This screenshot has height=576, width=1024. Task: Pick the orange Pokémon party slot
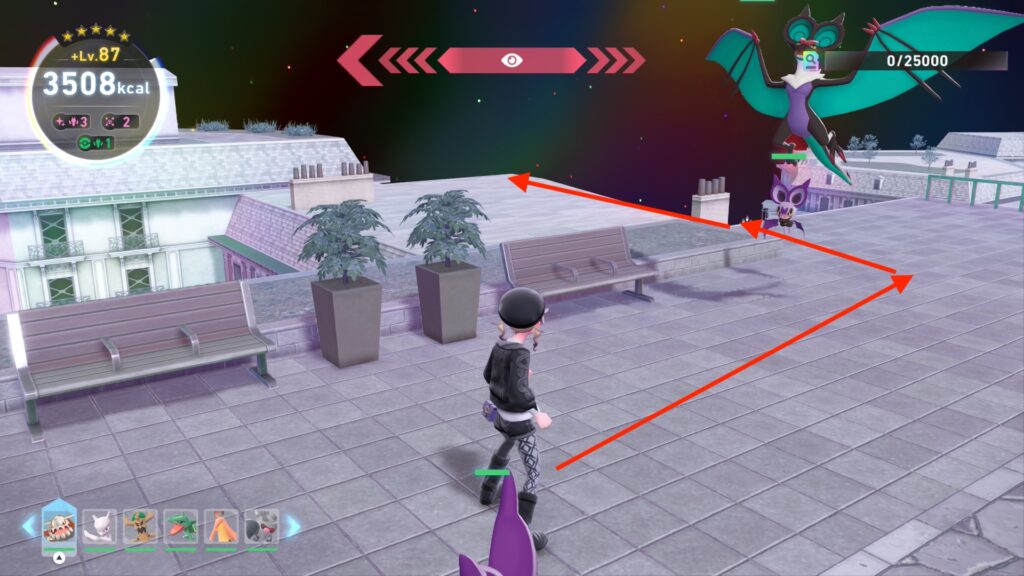pos(221,527)
